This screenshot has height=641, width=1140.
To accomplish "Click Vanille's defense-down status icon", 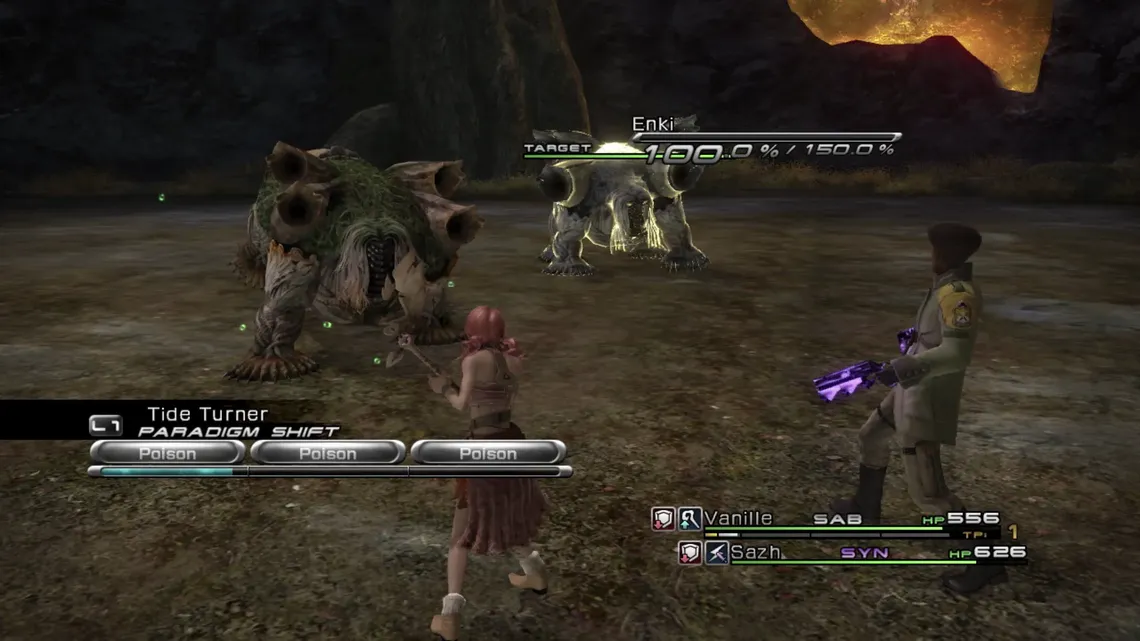I will (x=664, y=518).
